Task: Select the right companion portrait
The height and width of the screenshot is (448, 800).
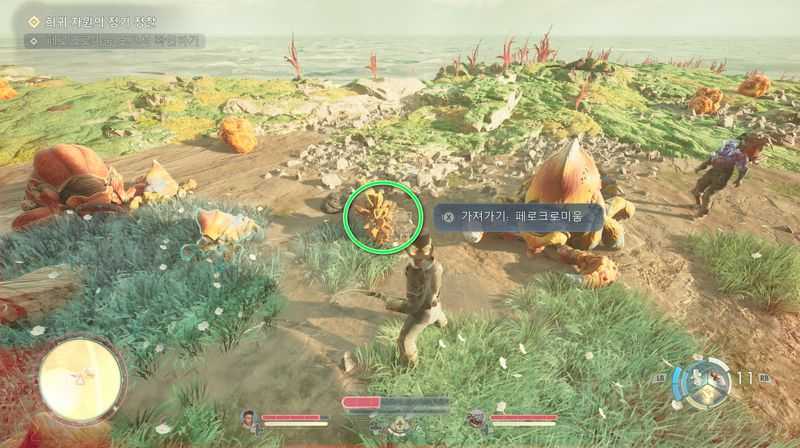Action: [476, 419]
